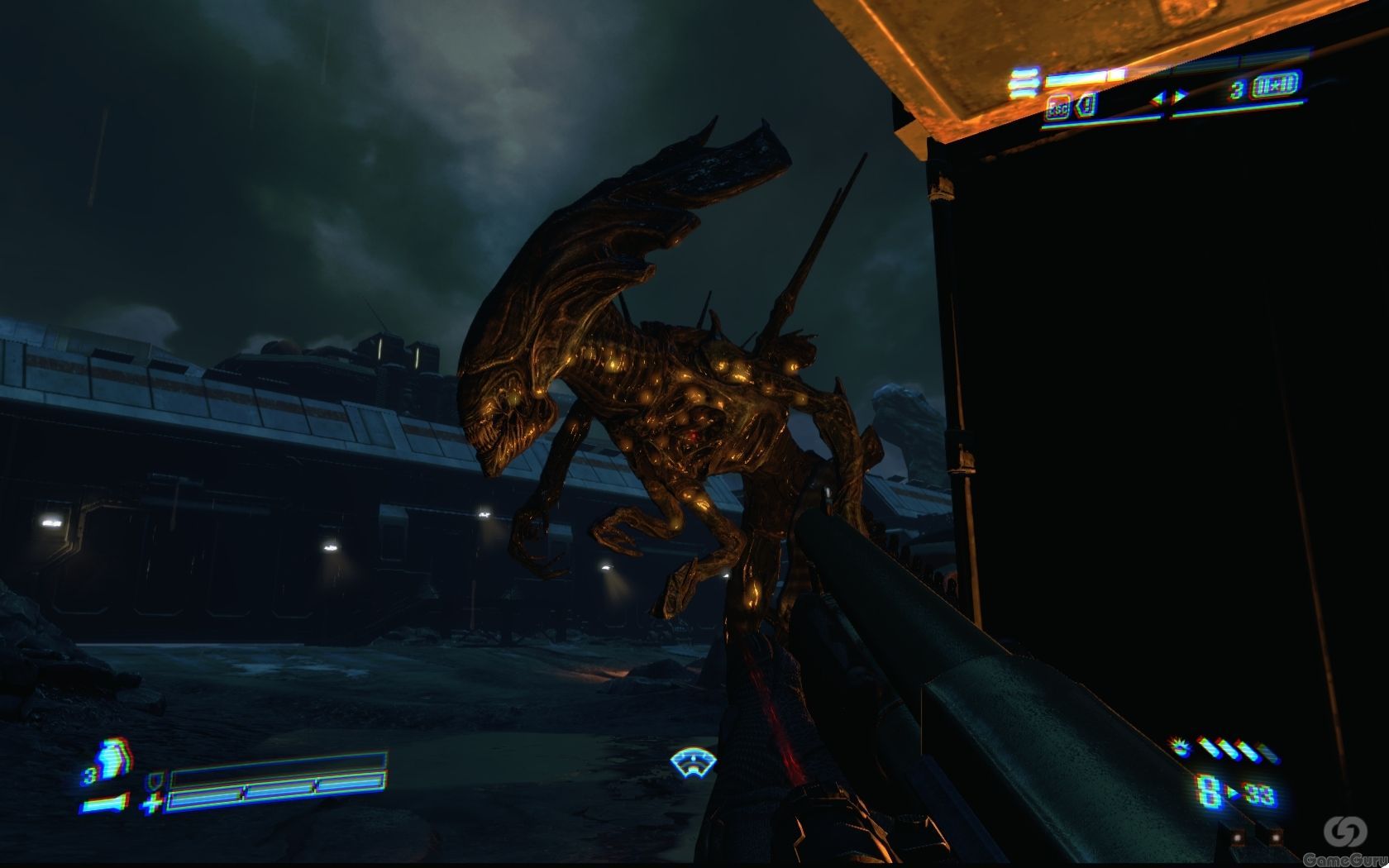Click the muzzle flash fire-mode icon

tap(1182, 747)
